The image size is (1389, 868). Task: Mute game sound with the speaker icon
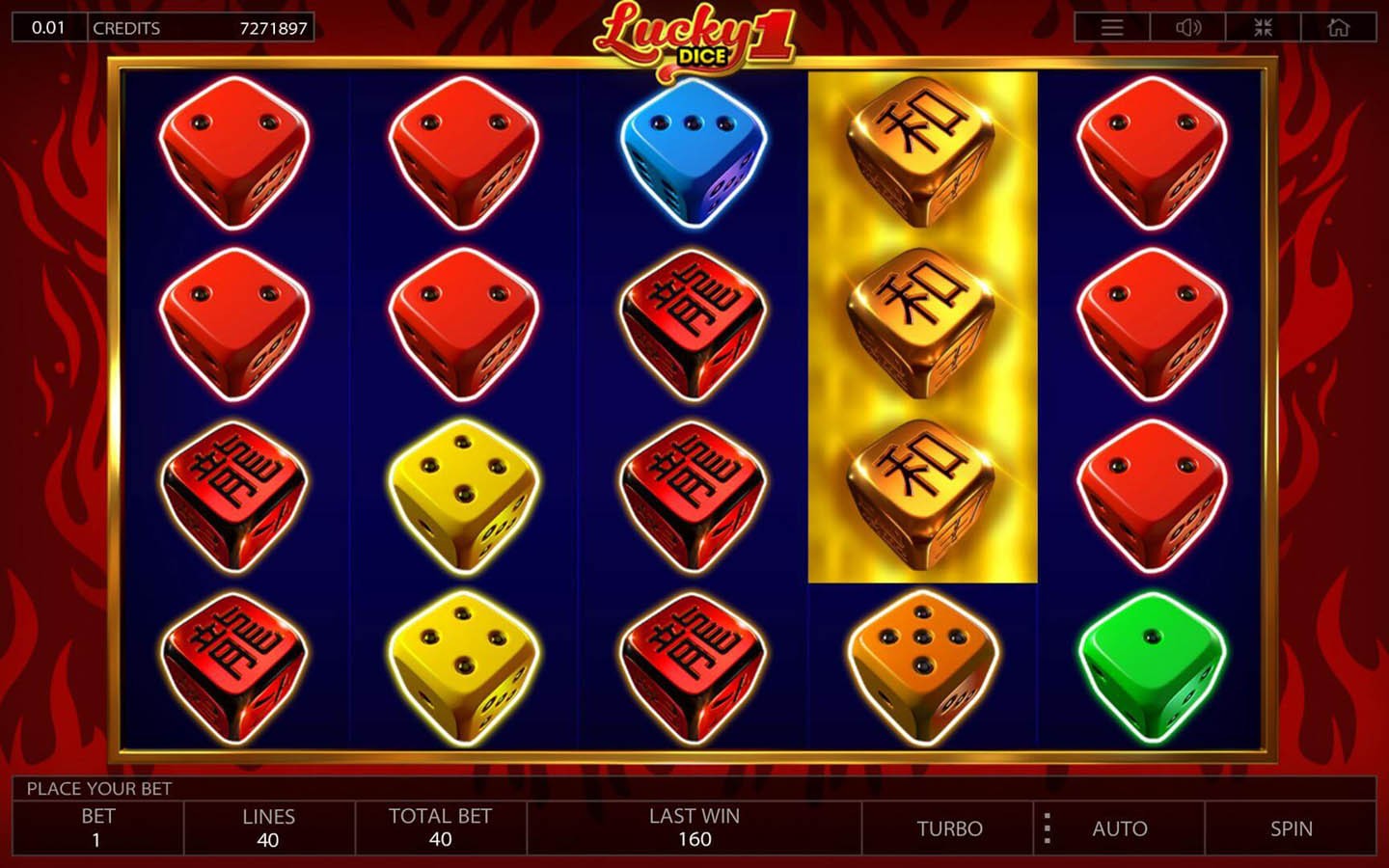pos(1190,27)
